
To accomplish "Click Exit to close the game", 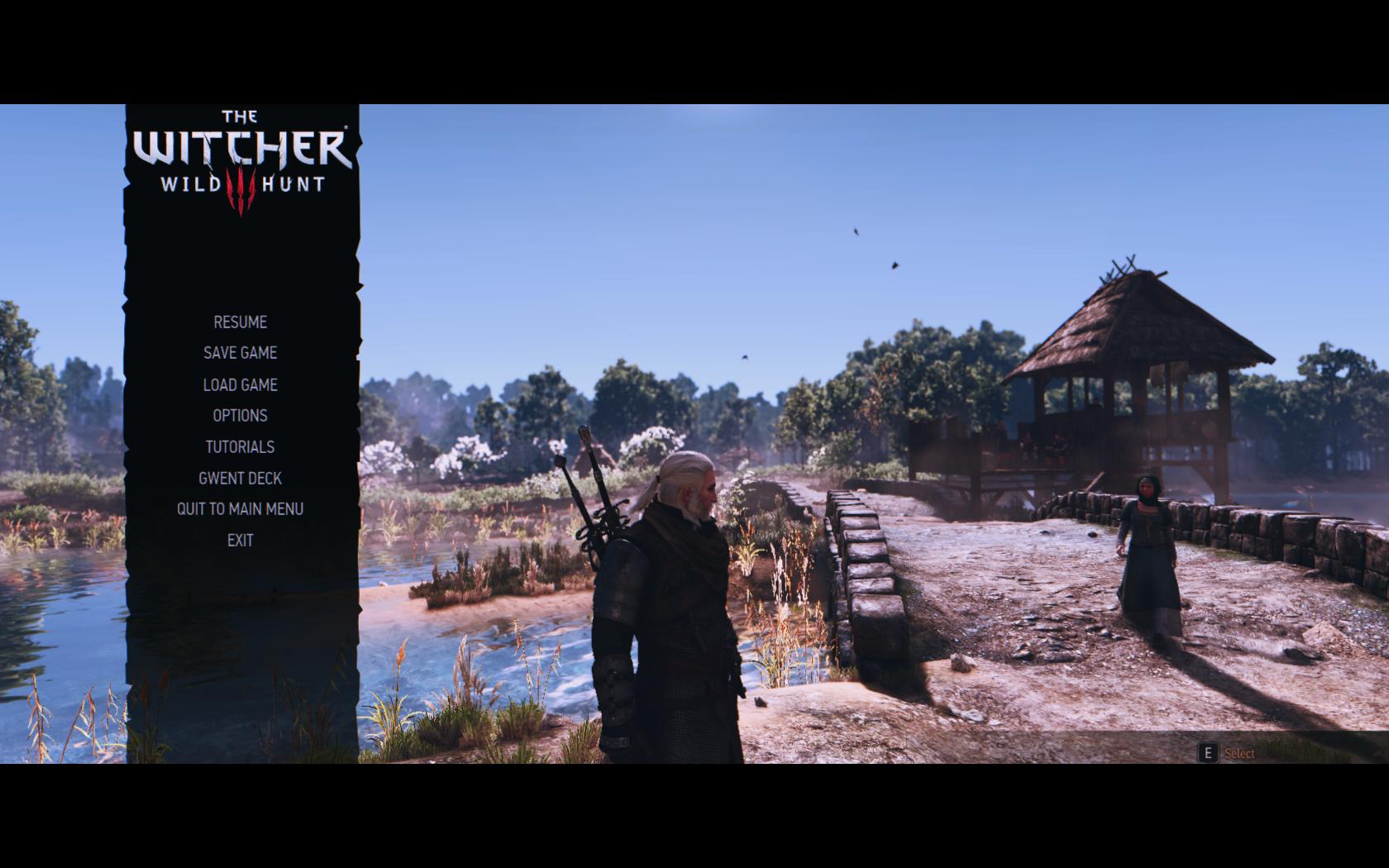I will (x=240, y=541).
